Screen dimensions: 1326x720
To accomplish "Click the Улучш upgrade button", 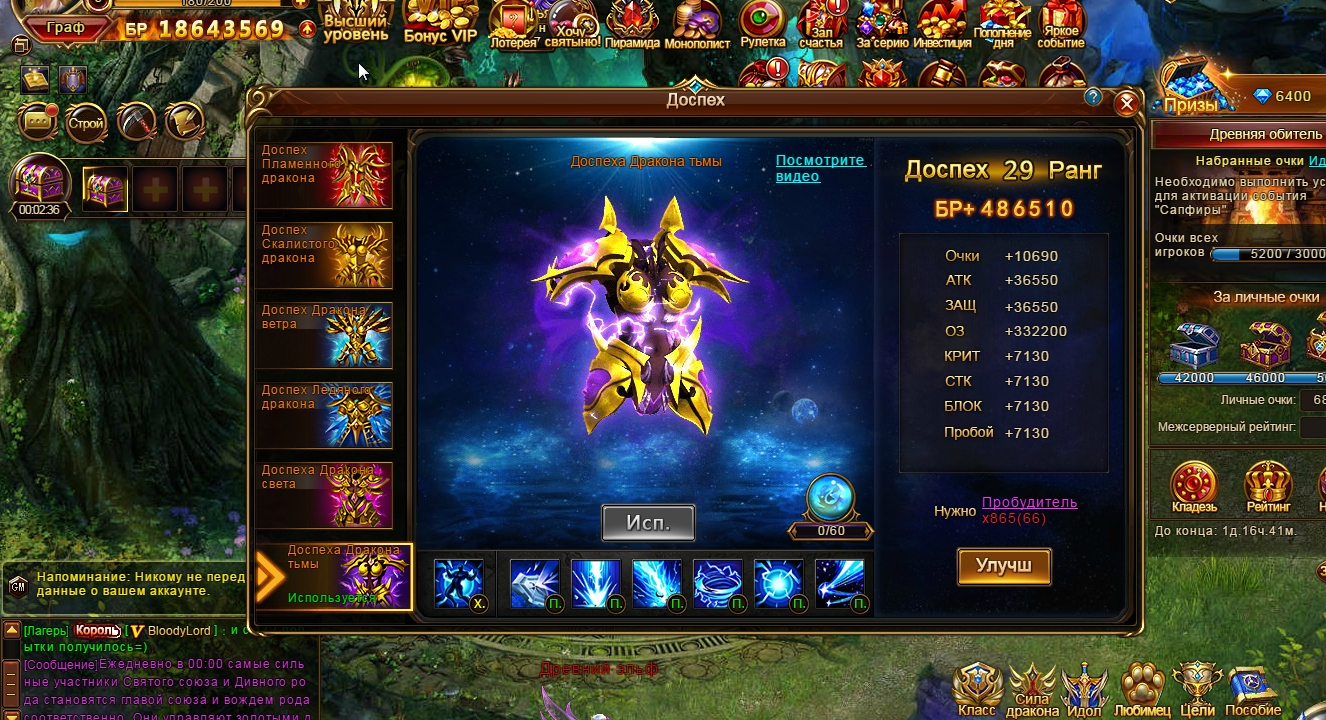I will point(1004,566).
